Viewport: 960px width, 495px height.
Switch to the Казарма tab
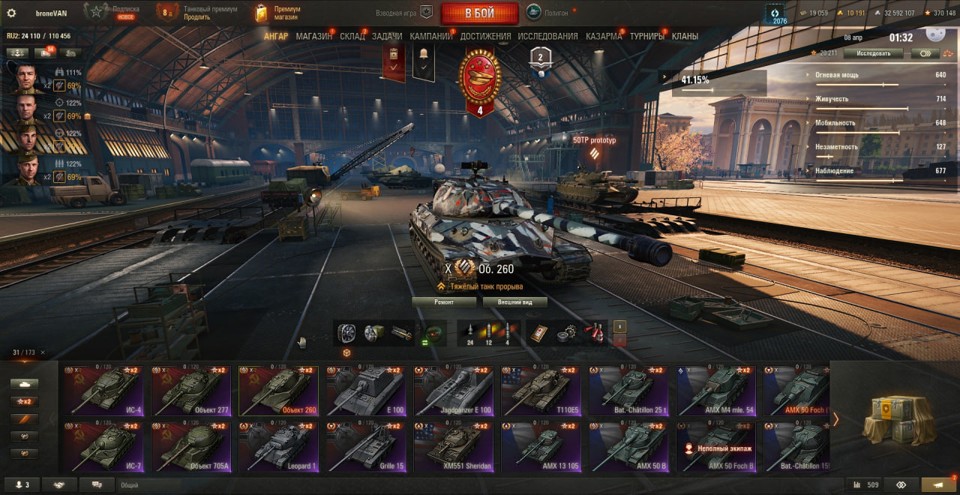[604, 36]
